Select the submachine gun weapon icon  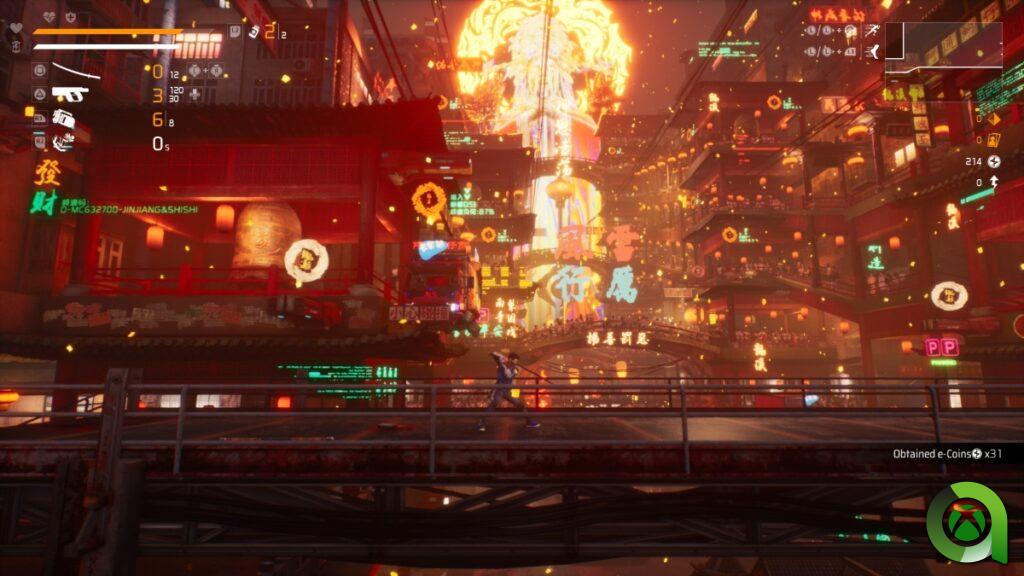70,94
